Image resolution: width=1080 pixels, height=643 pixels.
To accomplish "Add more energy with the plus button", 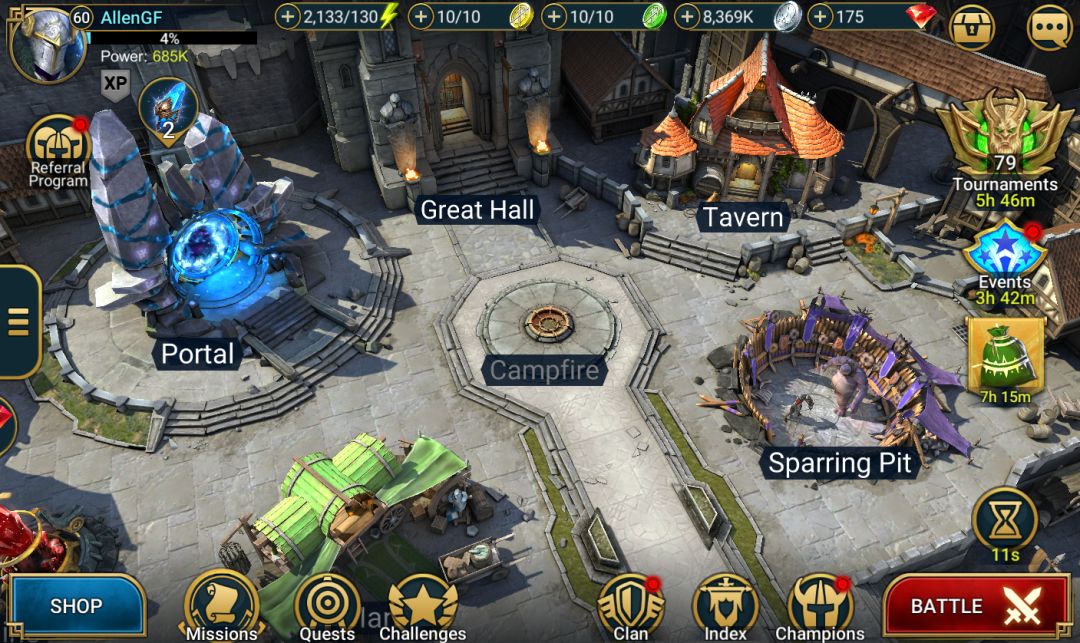I will [x=288, y=17].
